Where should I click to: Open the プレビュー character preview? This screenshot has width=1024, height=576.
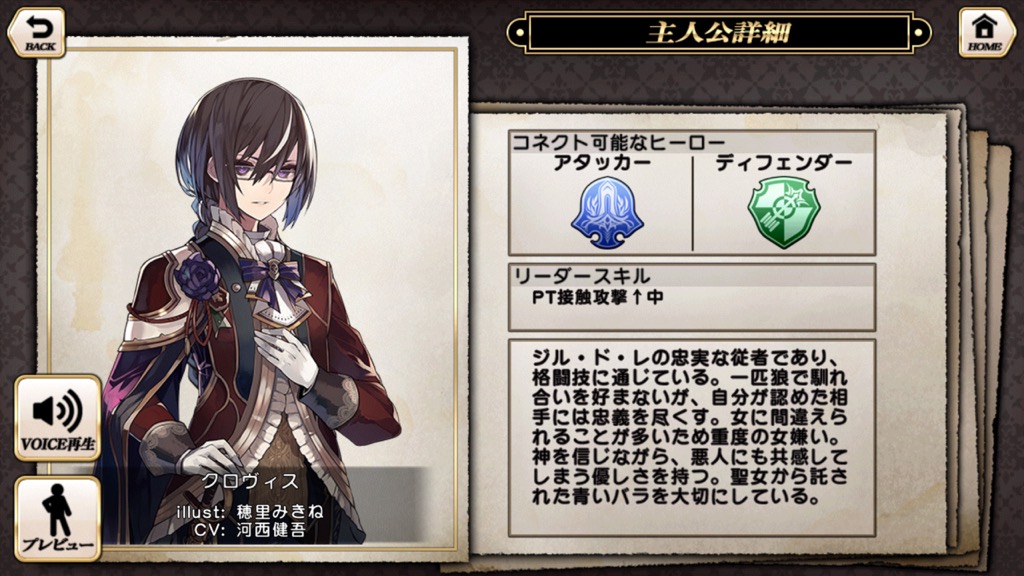pyautogui.click(x=58, y=519)
